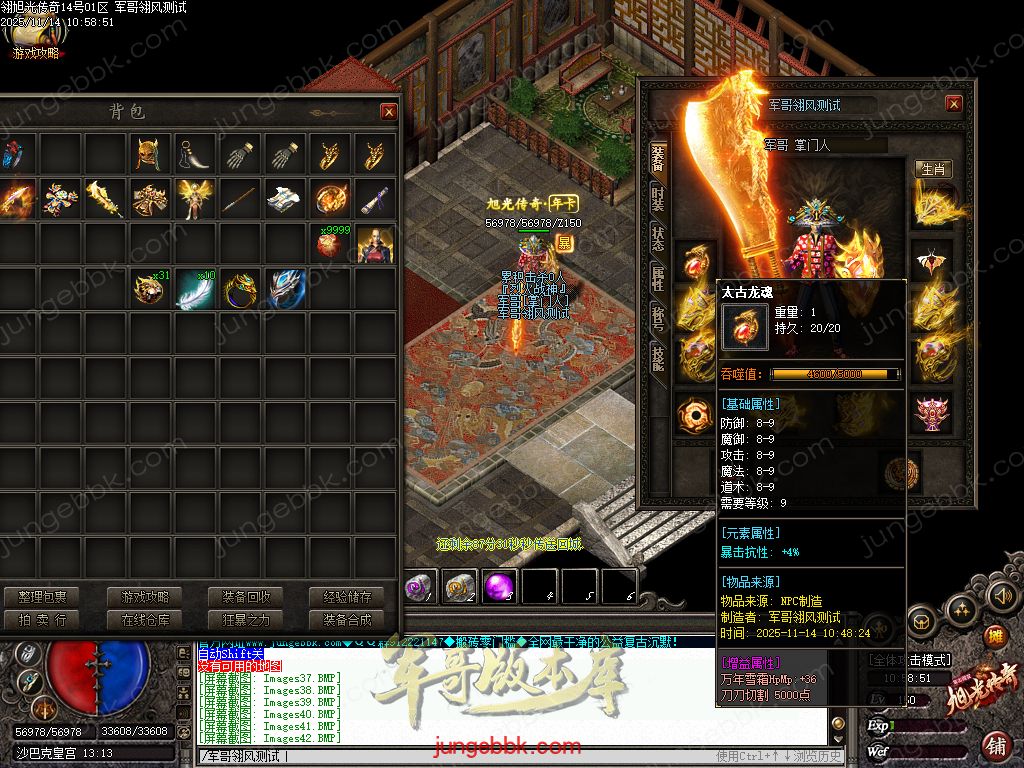Activate the 狂暴之力 button

coord(246,620)
